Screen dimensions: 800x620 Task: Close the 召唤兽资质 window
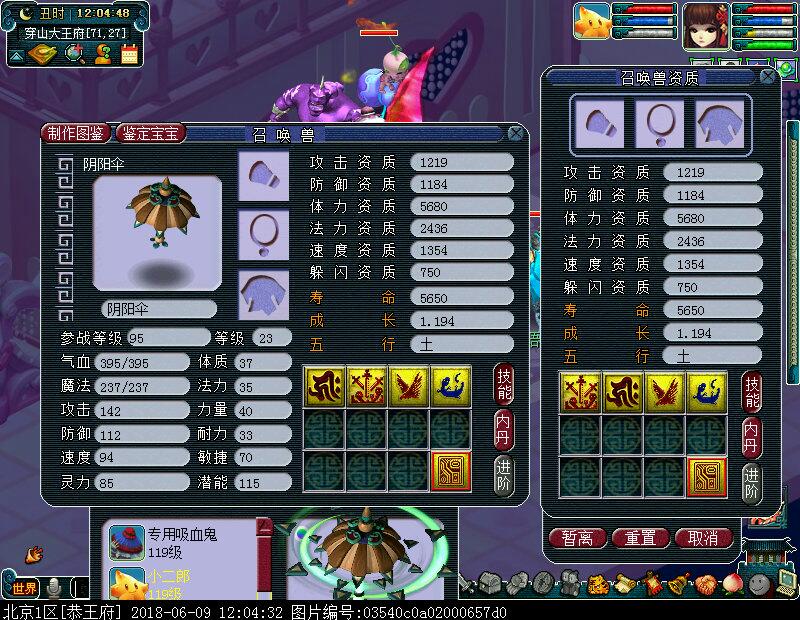click(x=766, y=76)
